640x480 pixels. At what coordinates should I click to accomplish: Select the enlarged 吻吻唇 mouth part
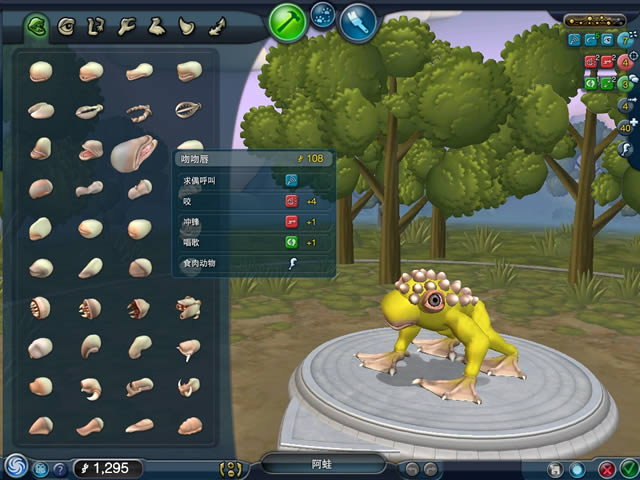134,153
